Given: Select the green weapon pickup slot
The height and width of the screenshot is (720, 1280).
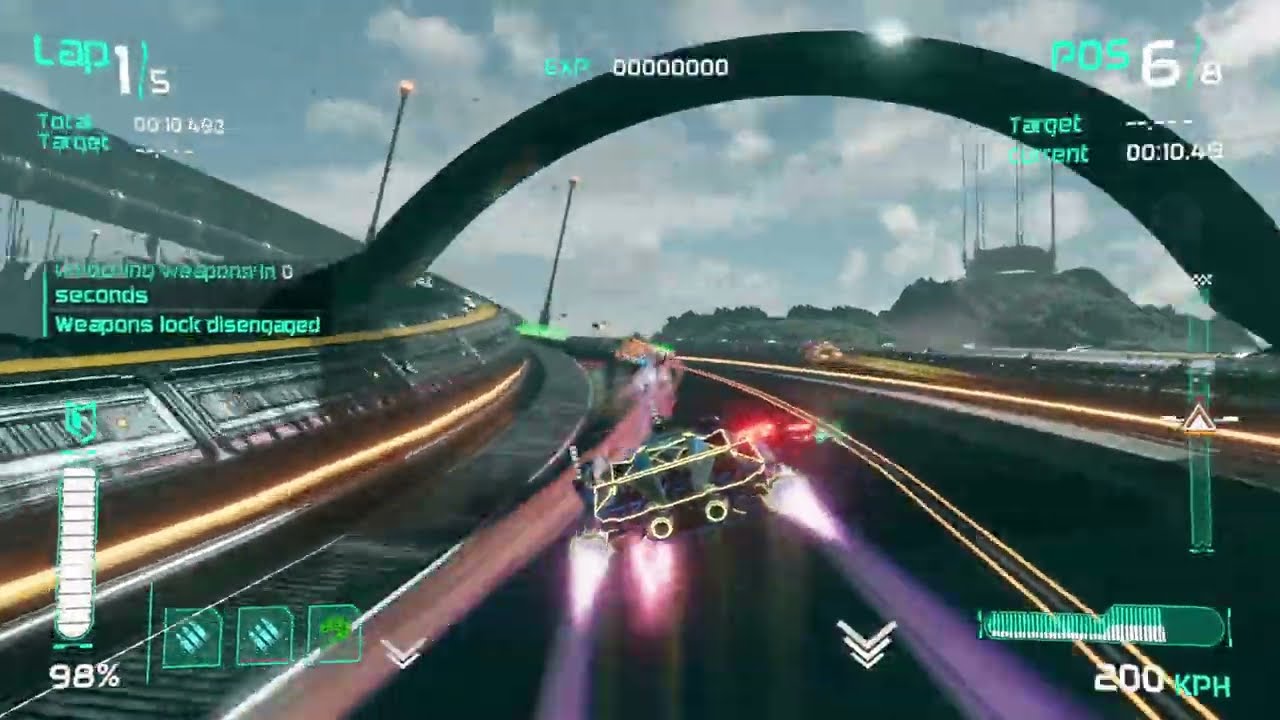Looking at the screenshot, I should click(335, 634).
